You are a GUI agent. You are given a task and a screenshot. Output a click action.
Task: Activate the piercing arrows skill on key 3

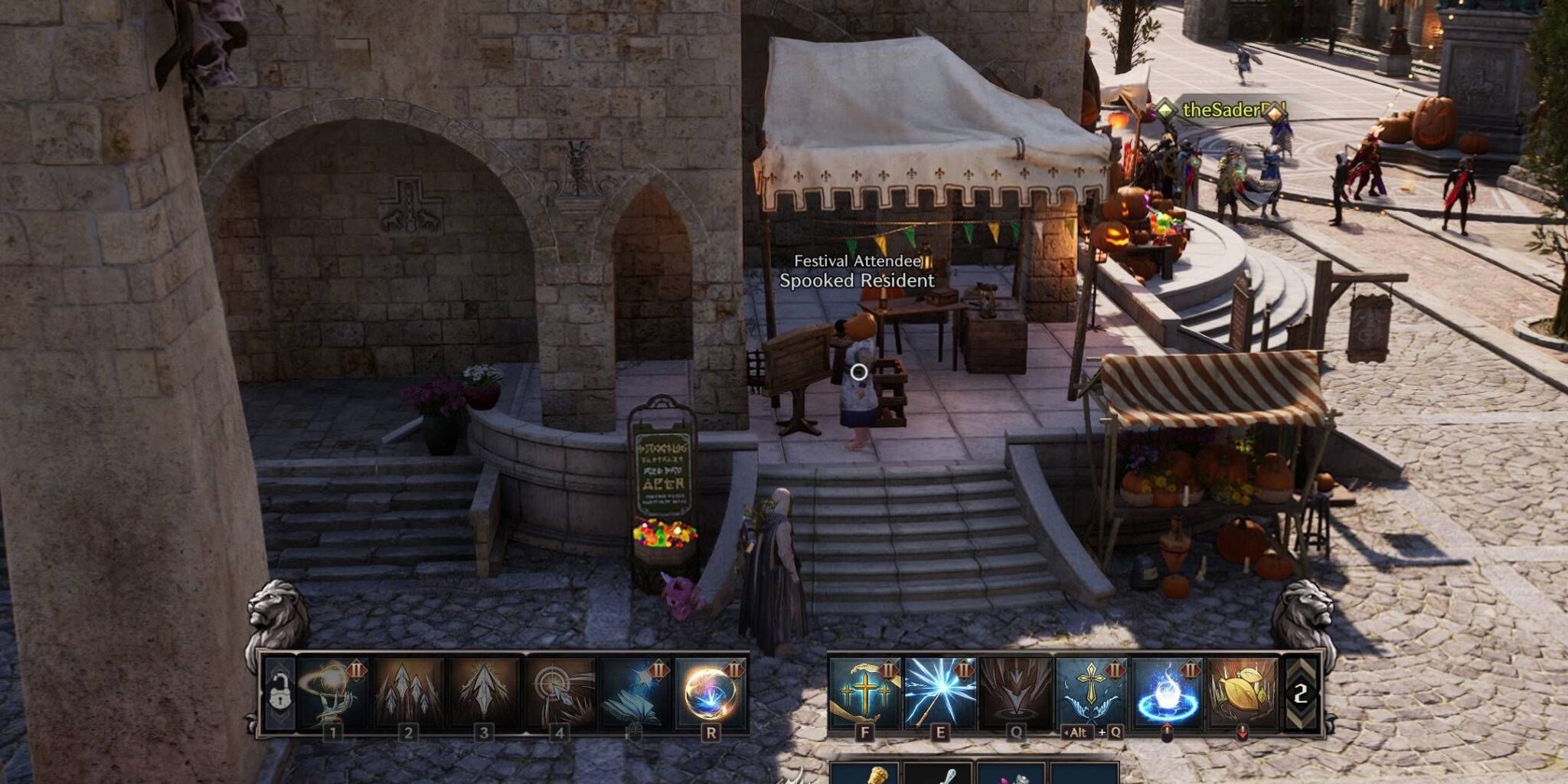pyautogui.click(x=482, y=693)
